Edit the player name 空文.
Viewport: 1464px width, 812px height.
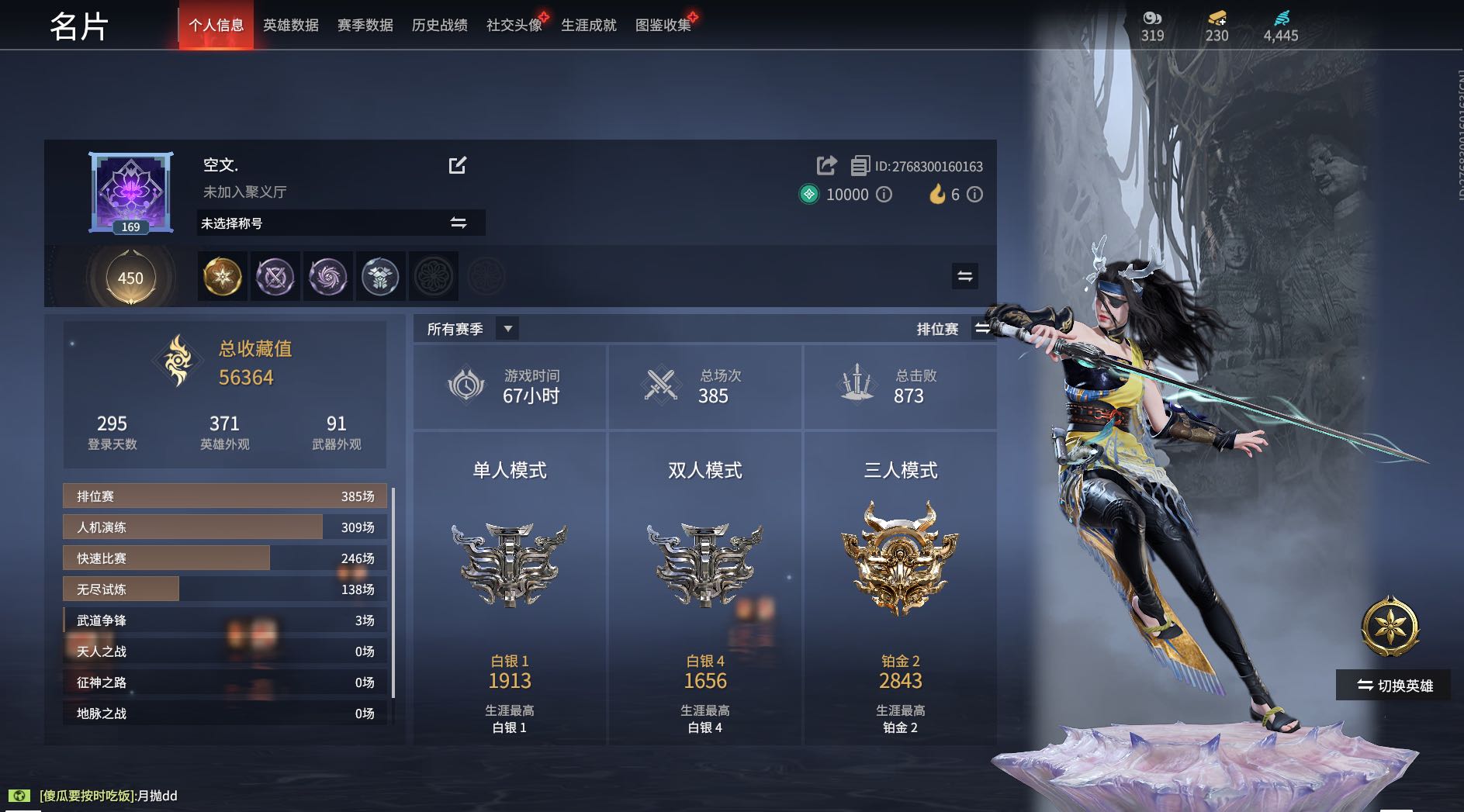(x=458, y=165)
